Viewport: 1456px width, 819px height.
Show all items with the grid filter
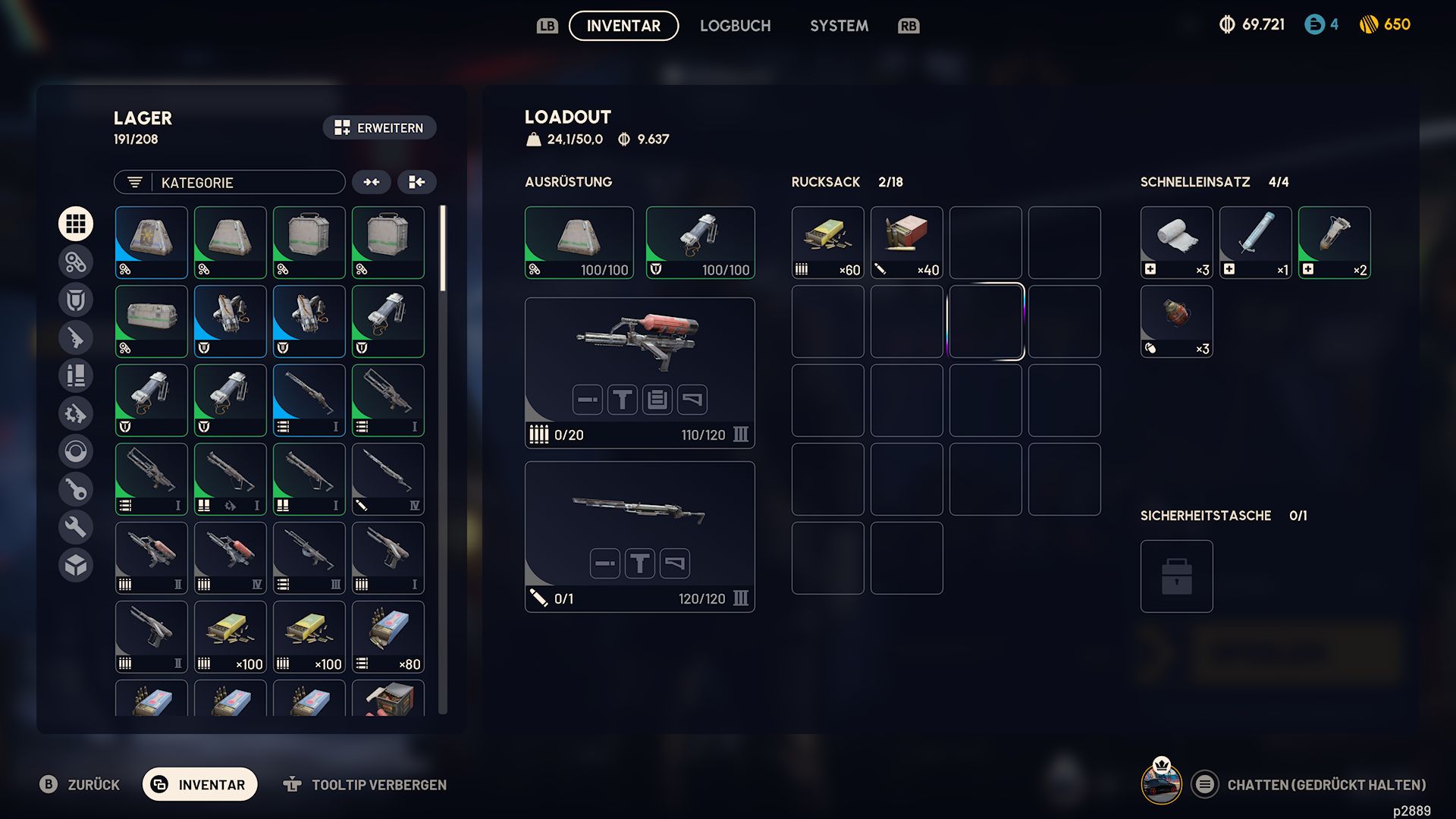tap(76, 224)
